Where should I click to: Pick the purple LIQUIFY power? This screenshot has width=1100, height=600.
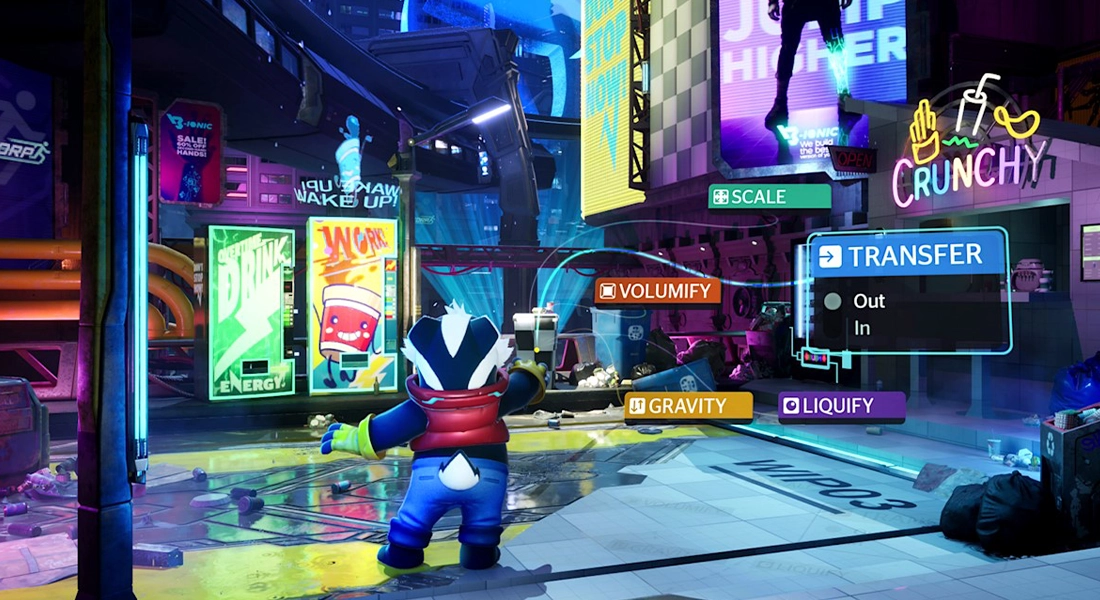tap(841, 405)
